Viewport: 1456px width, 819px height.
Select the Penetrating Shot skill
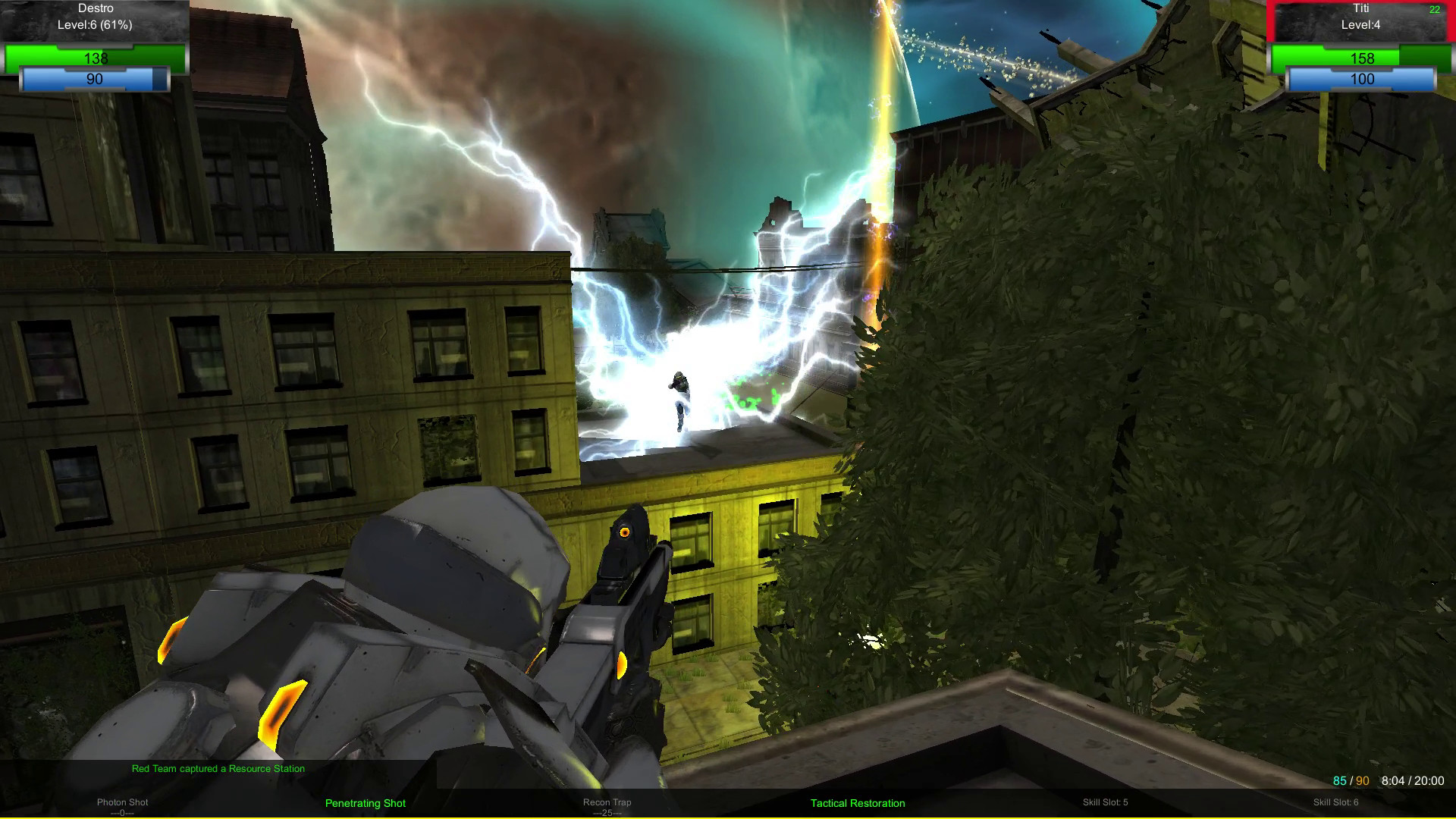tap(365, 803)
